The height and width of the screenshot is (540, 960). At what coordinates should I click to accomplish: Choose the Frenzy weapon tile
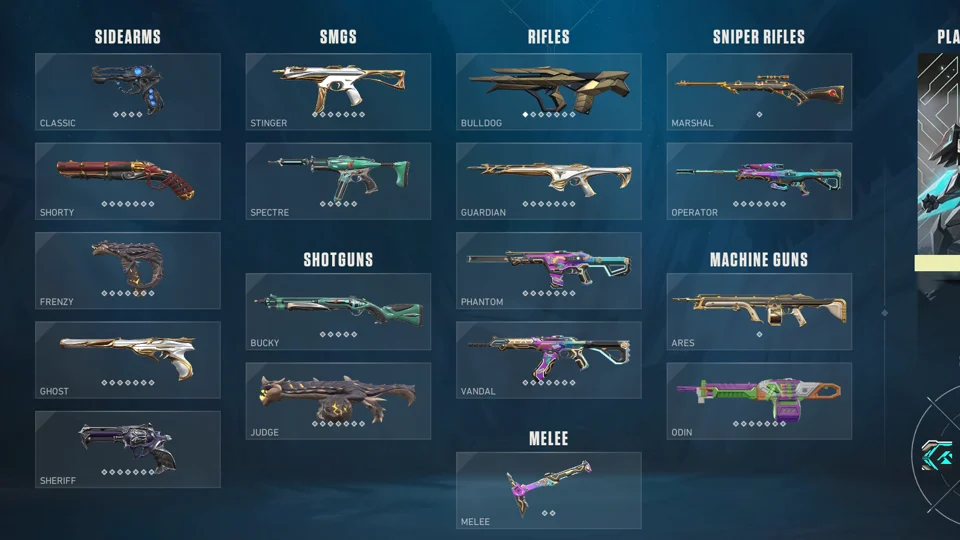(128, 271)
